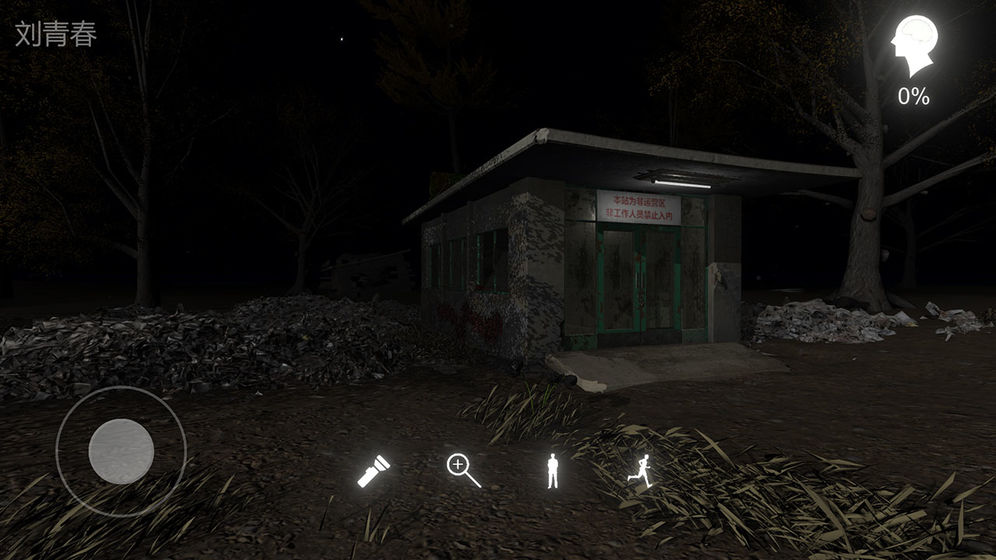Tap the magnifying glass inspect icon
Screen dimensions: 996x560
[x=463, y=470]
